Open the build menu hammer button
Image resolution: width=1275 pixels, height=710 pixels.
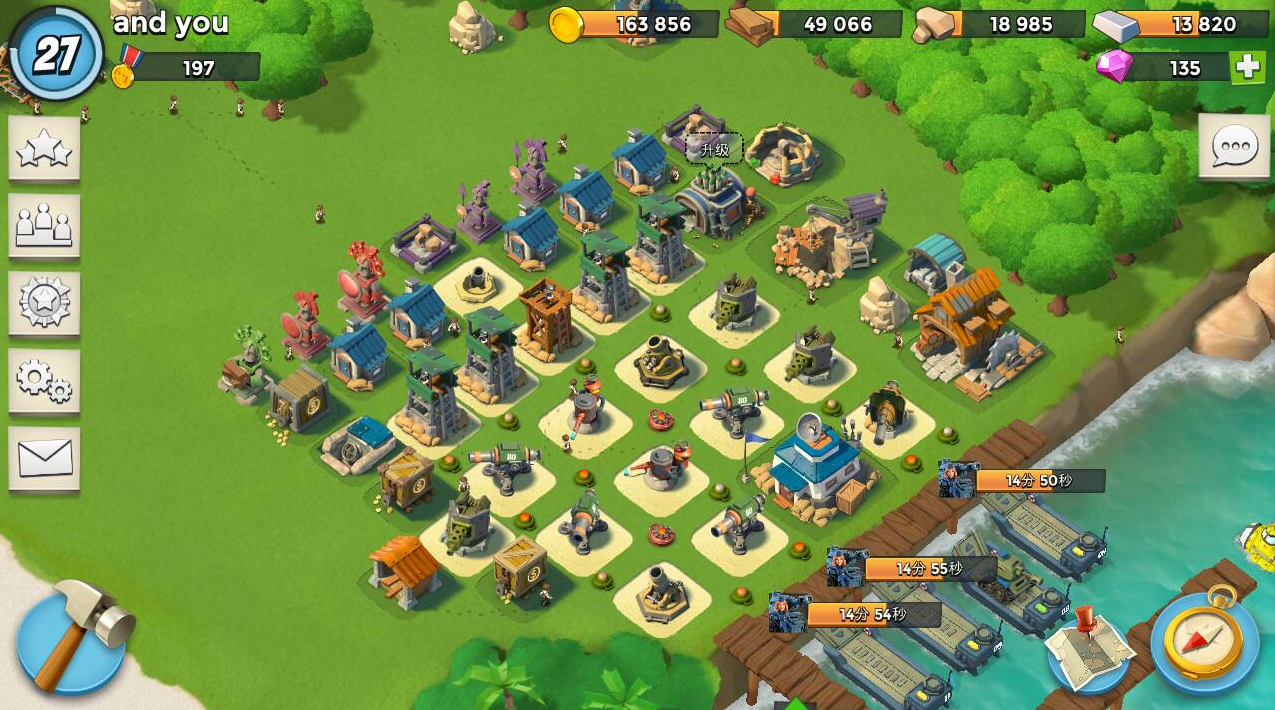pos(73,636)
